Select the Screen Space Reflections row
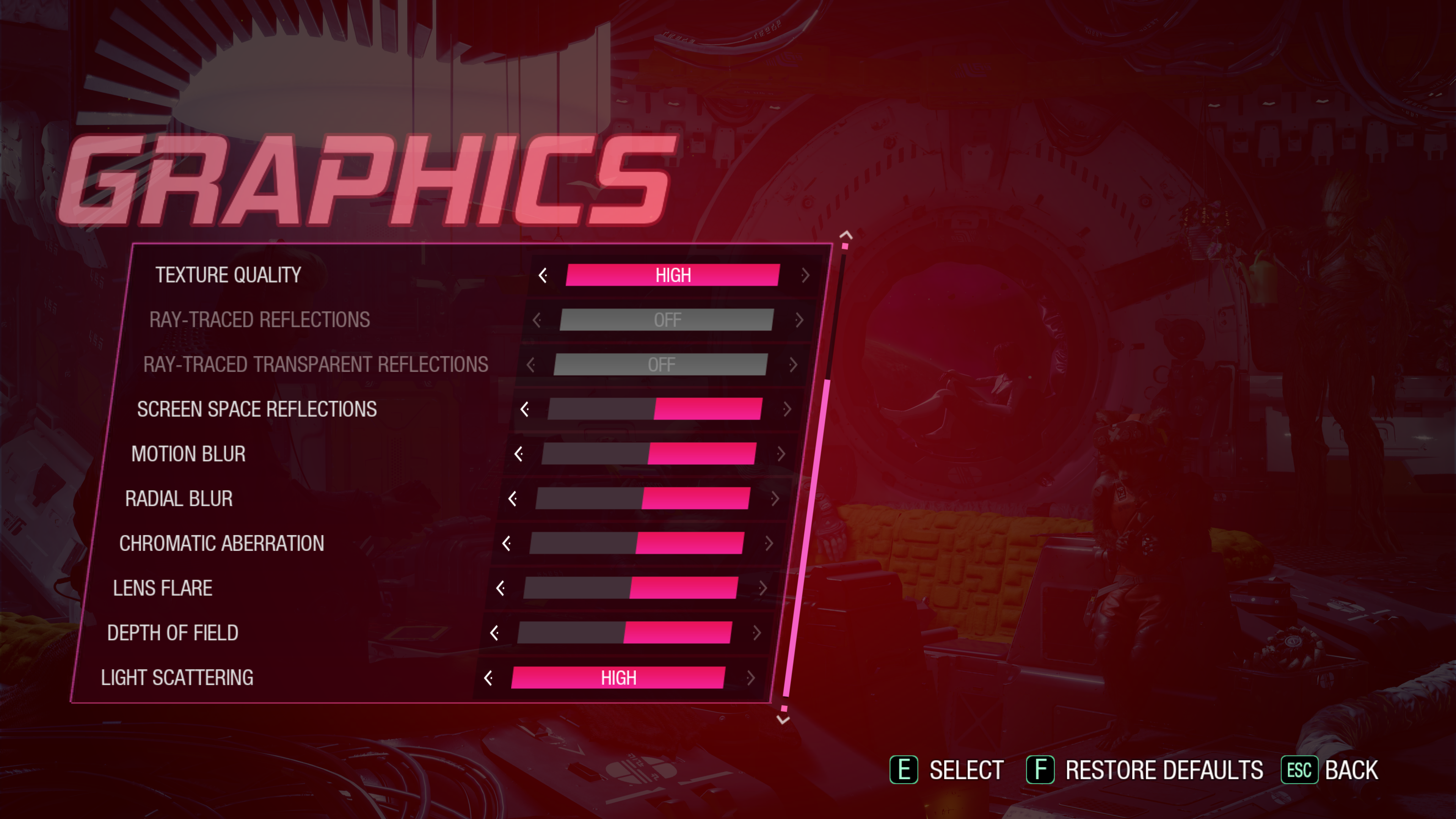This screenshot has height=819, width=1456. 257,409
